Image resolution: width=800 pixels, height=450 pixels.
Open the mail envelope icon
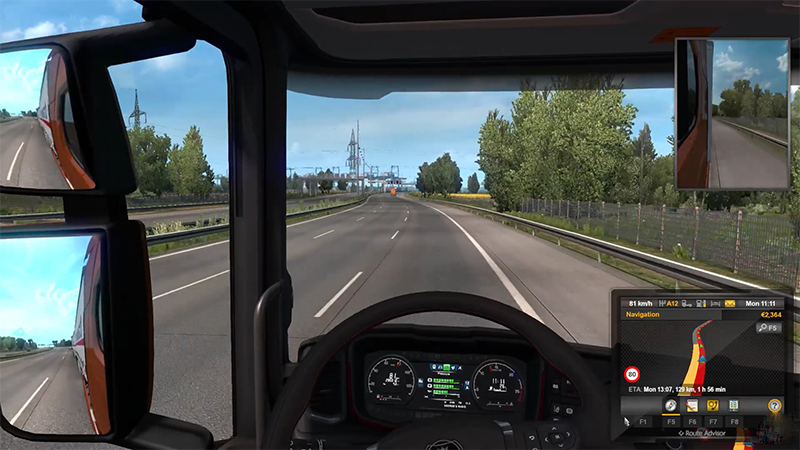(x=732, y=302)
